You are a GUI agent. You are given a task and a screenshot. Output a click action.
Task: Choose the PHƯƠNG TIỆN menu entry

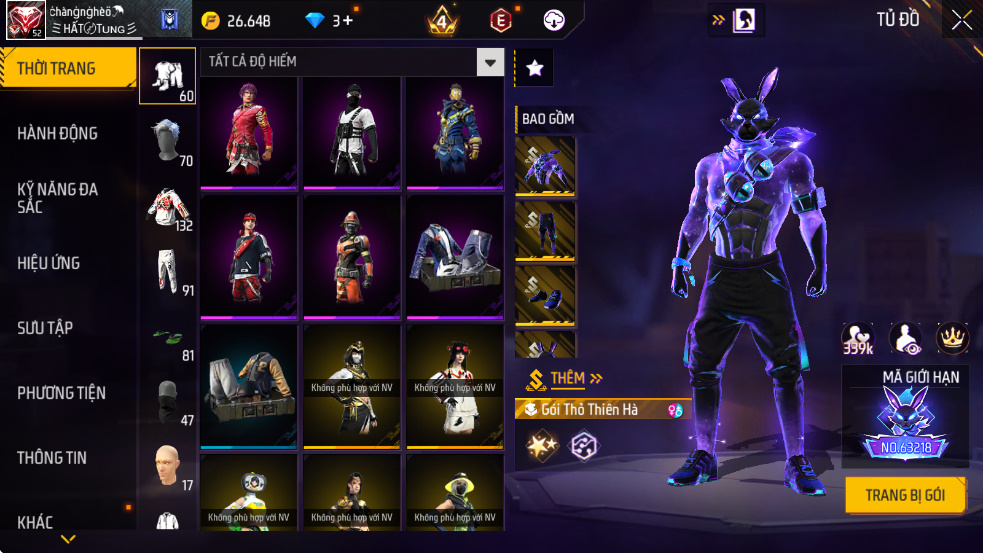(61, 393)
